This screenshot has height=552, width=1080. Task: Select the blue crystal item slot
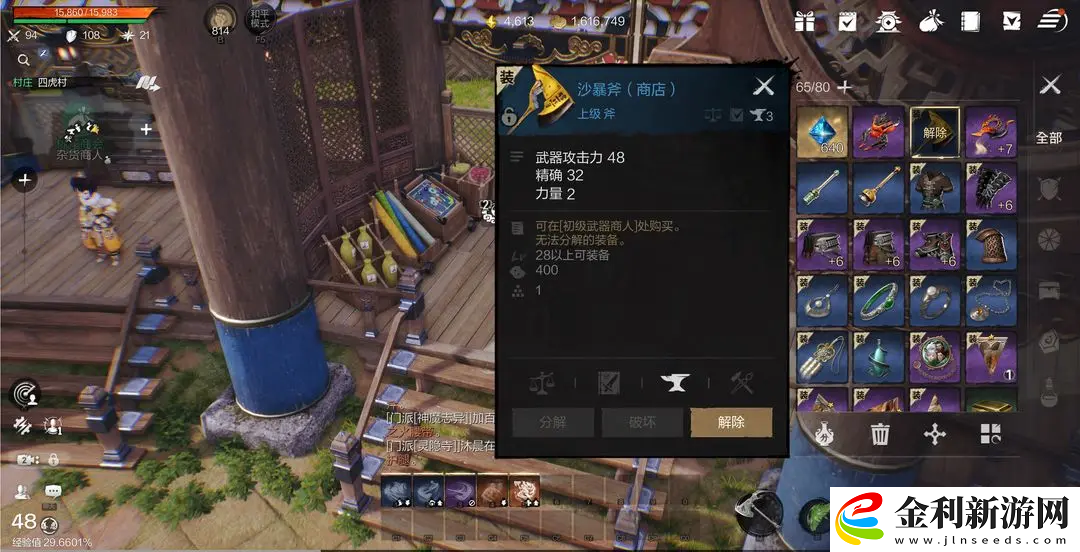[823, 132]
